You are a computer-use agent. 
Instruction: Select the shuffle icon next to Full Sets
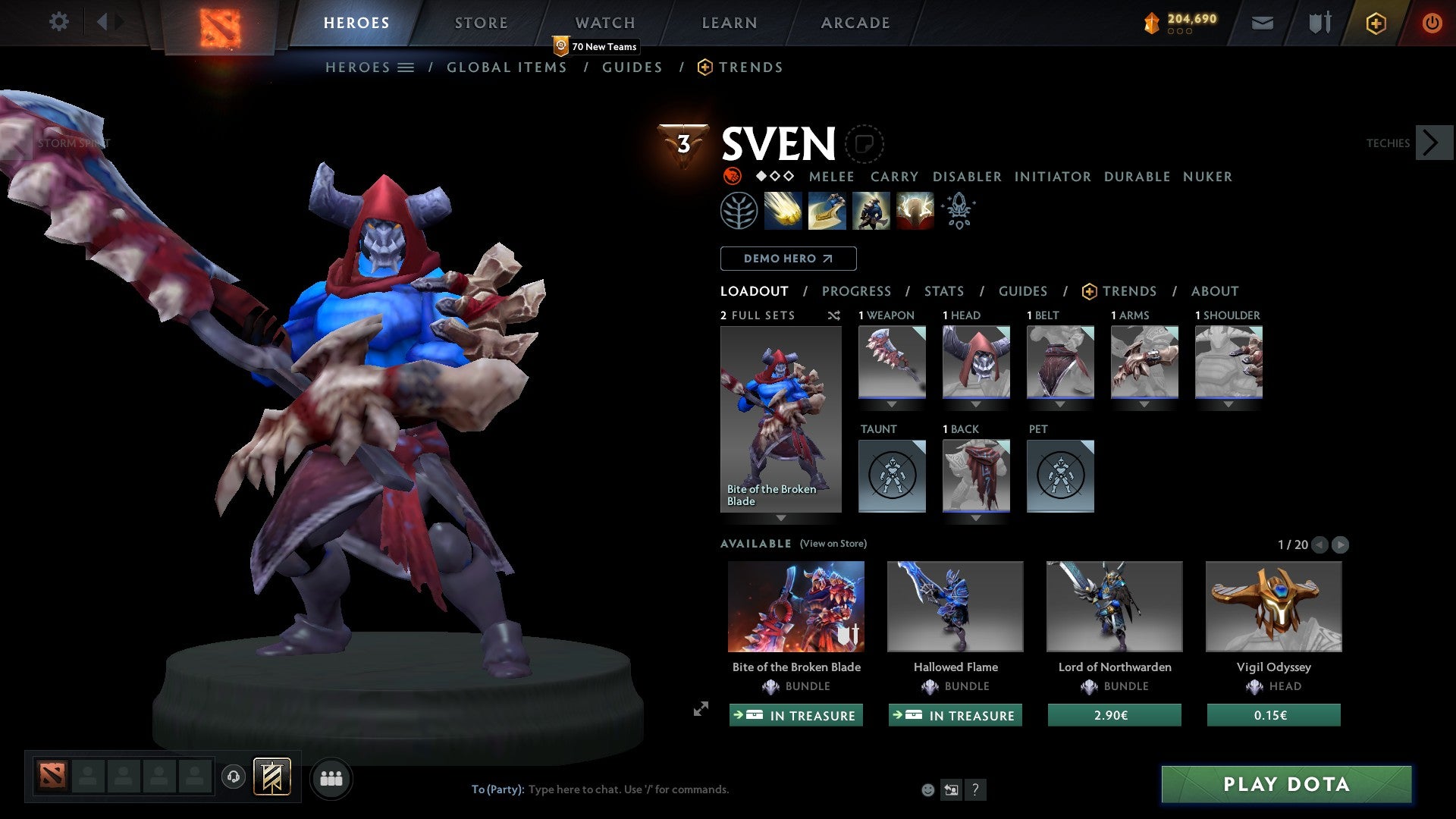click(833, 315)
